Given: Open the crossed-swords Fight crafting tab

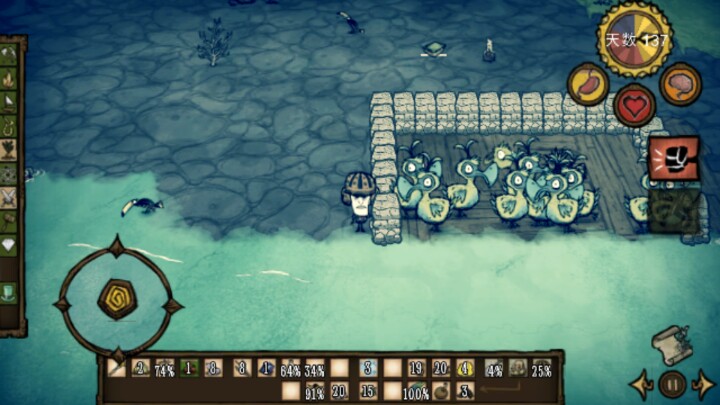Looking at the screenshot, I should click(9, 198).
